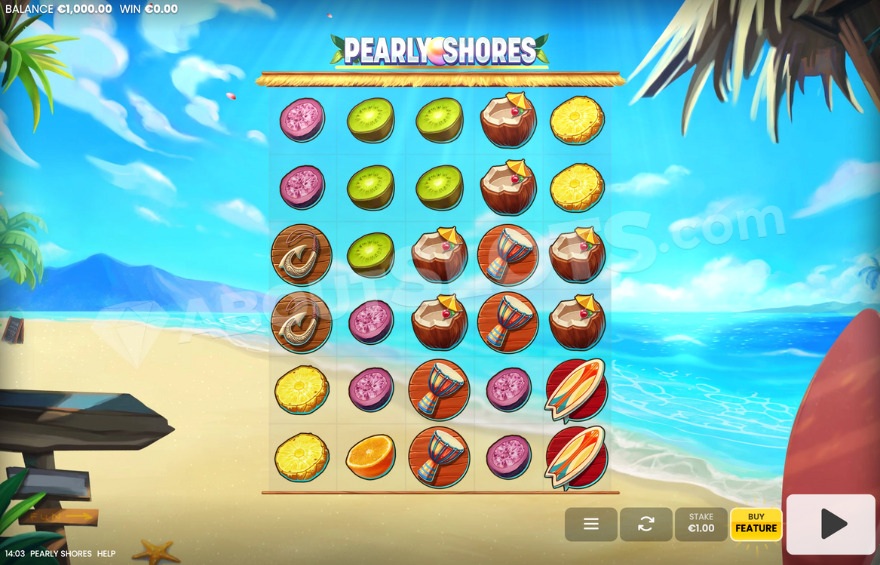Change the stake amount
This screenshot has width=880, height=565.
tap(701, 524)
